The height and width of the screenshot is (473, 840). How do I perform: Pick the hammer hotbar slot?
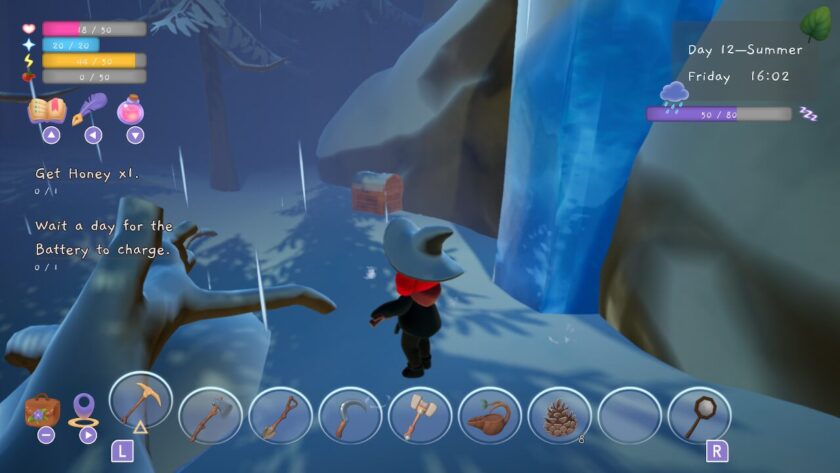[420, 415]
